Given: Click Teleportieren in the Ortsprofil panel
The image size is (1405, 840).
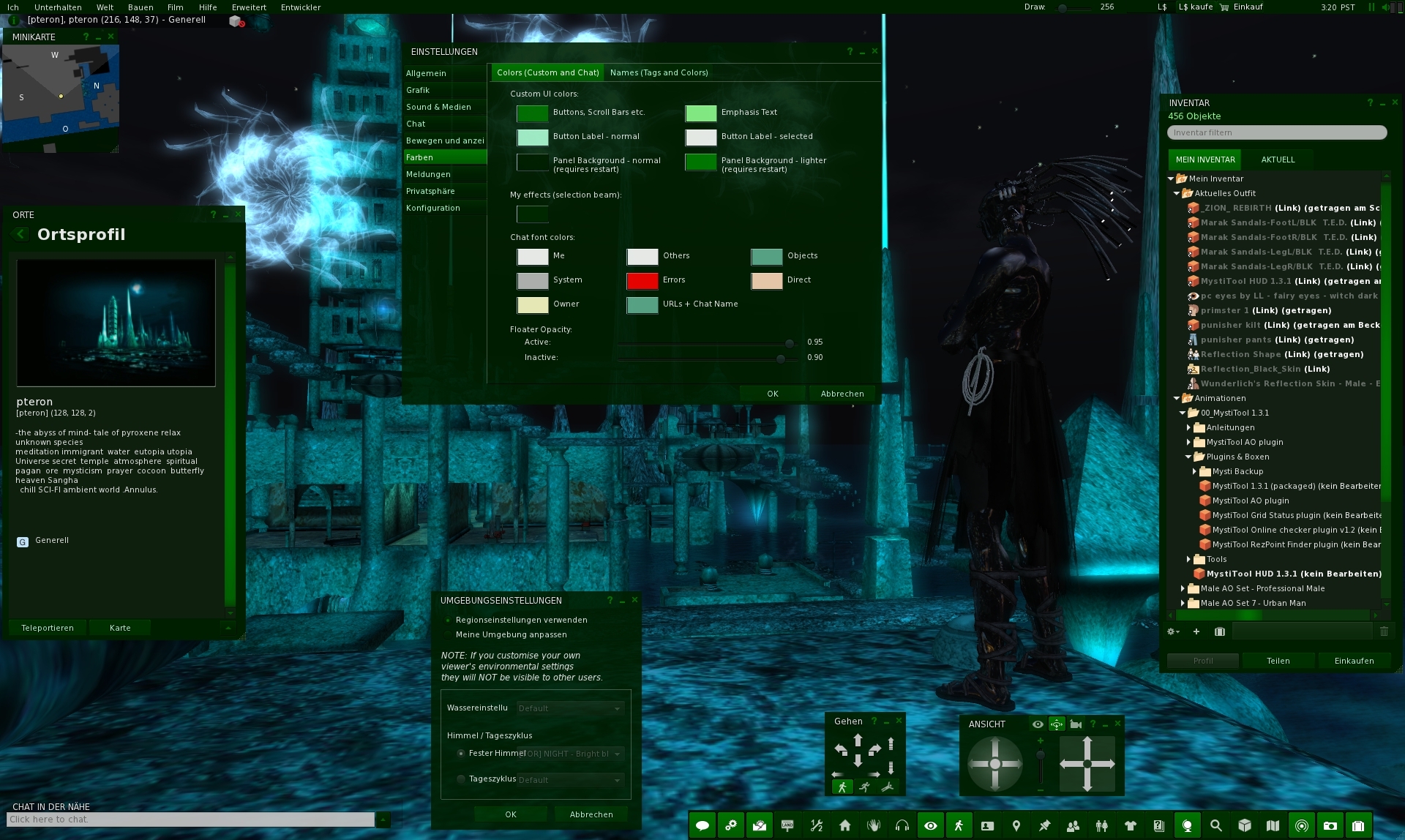Looking at the screenshot, I should tap(48, 628).
